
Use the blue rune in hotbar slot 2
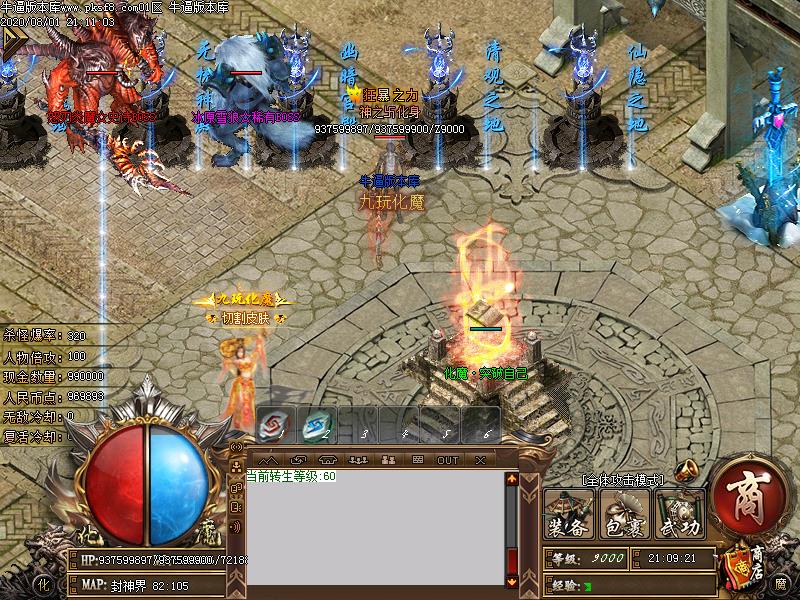[x=316, y=427]
